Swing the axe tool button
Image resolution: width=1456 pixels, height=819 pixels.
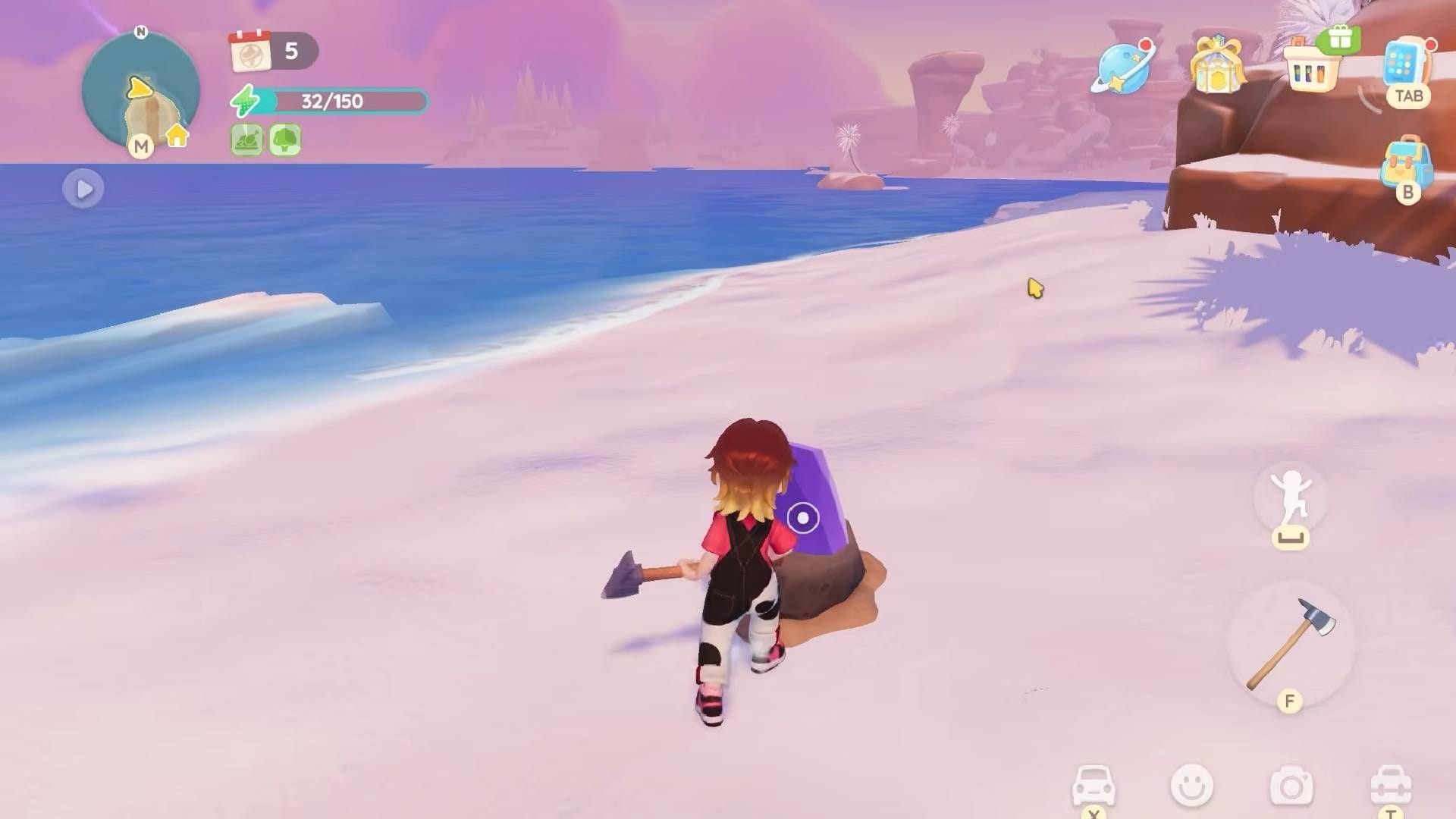1290,643
